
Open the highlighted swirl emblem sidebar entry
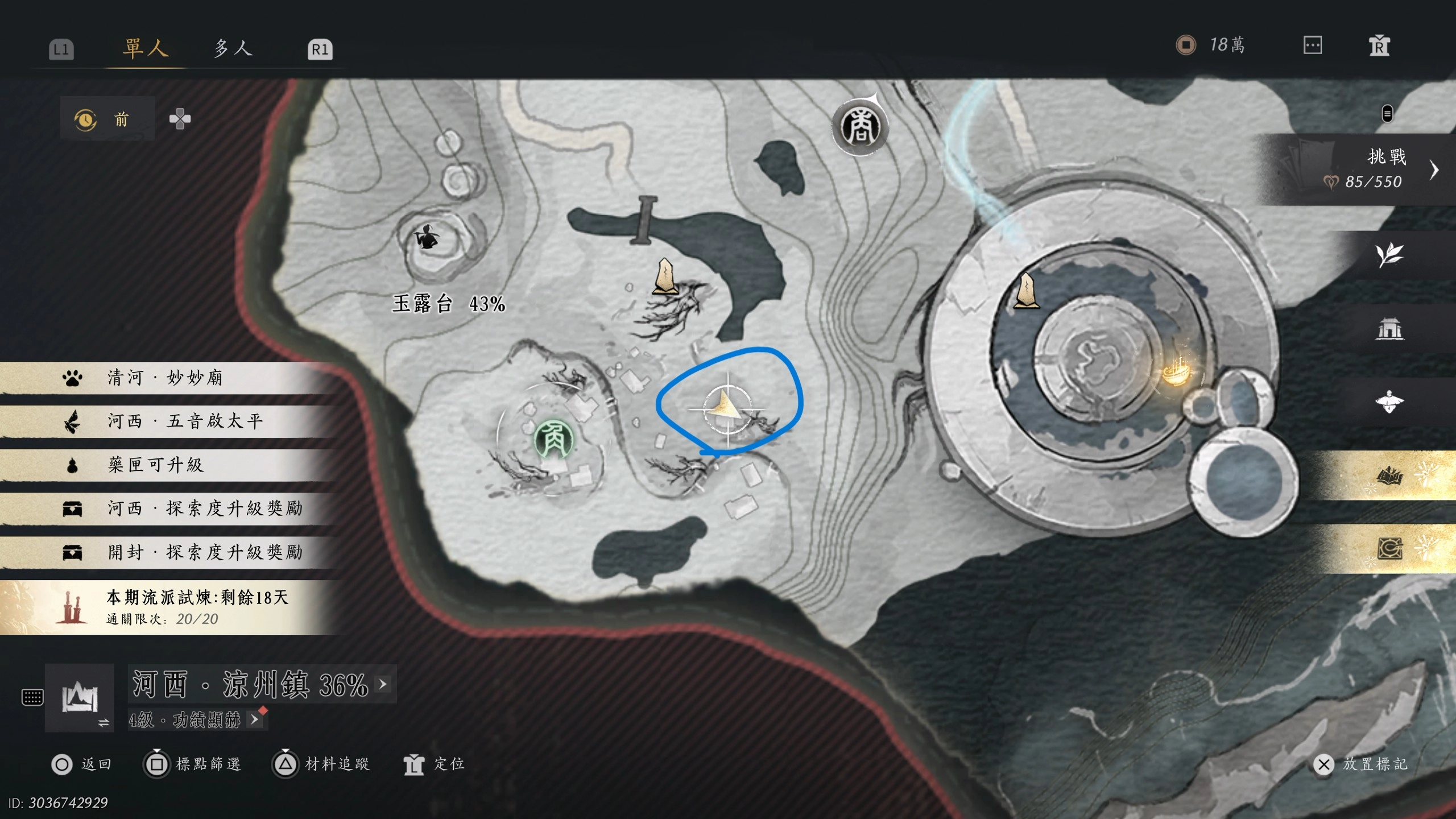(1389, 549)
